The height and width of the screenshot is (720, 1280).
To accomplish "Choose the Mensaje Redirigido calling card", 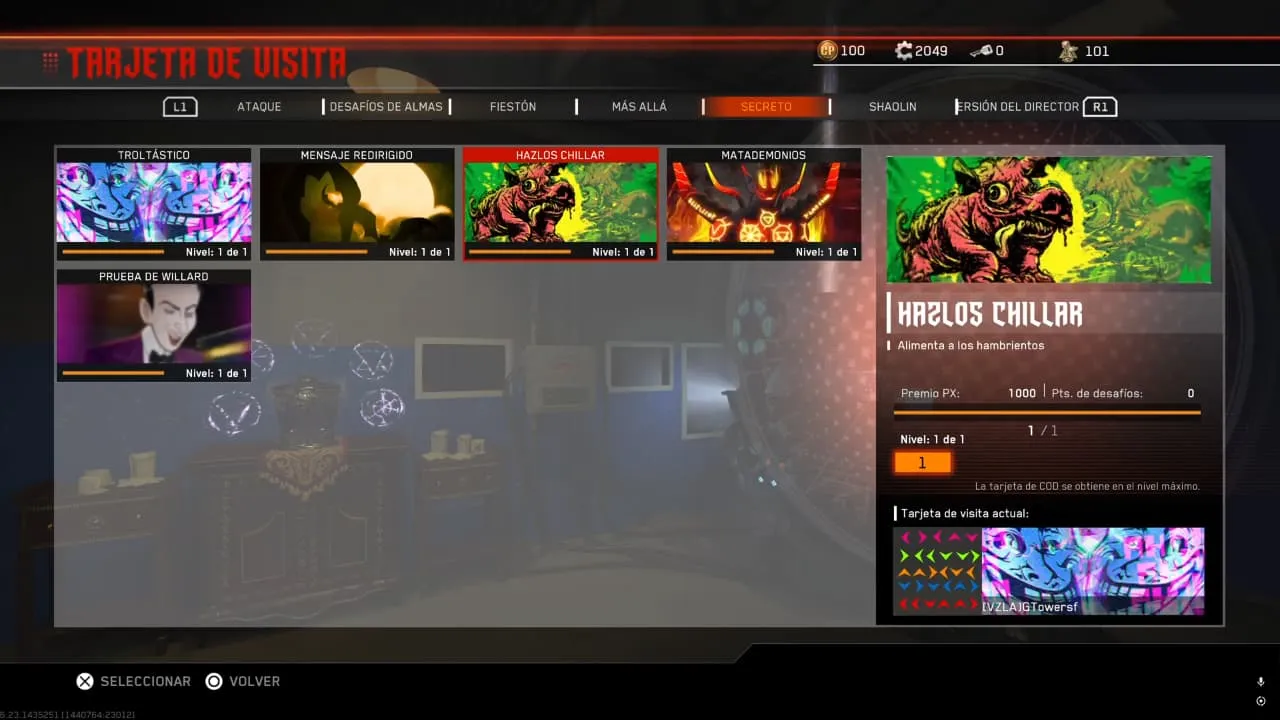I will pyautogui.click(x=357, y=204).
